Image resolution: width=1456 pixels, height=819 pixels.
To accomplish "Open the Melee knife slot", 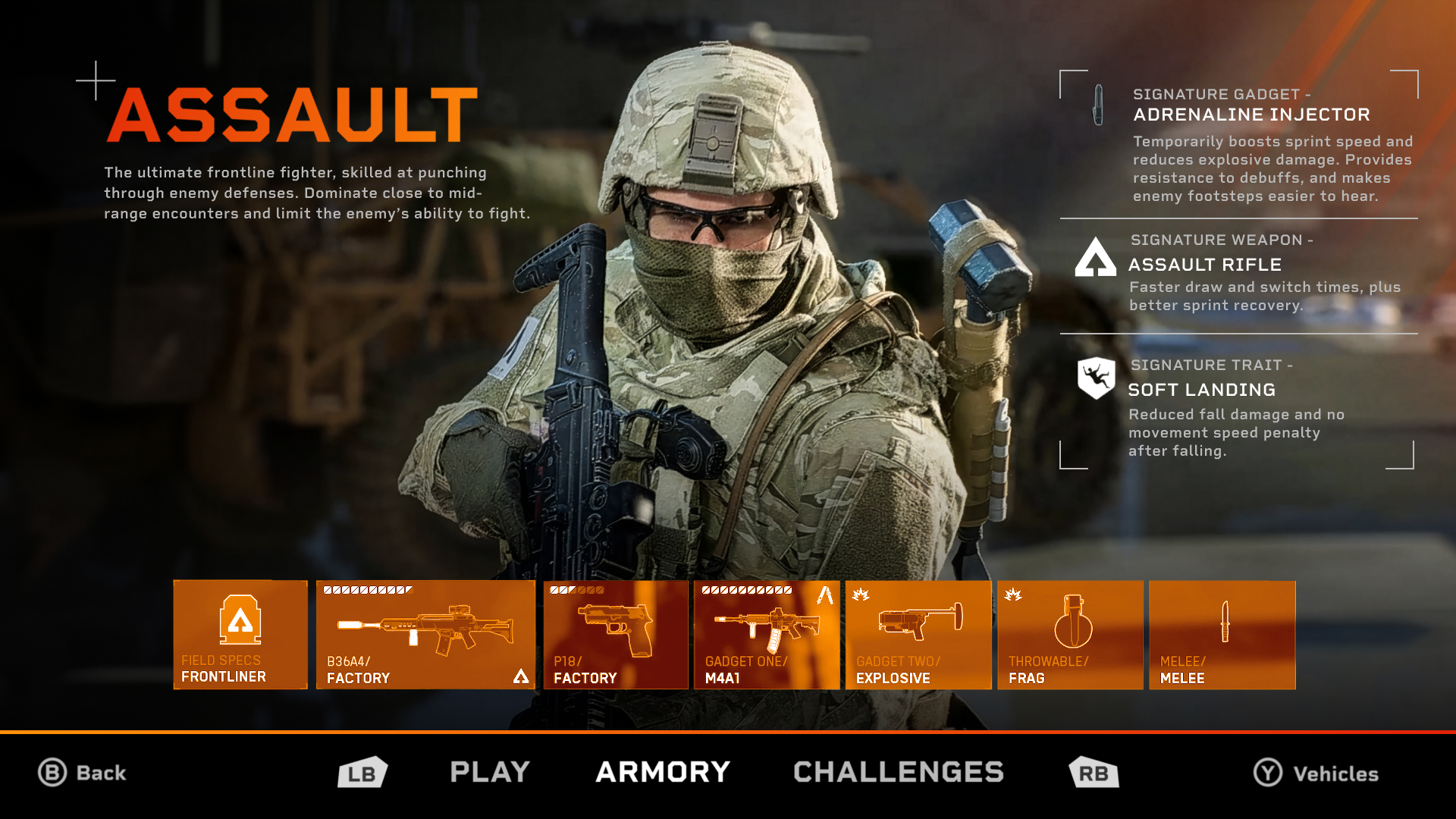I will pos(1222,635).
